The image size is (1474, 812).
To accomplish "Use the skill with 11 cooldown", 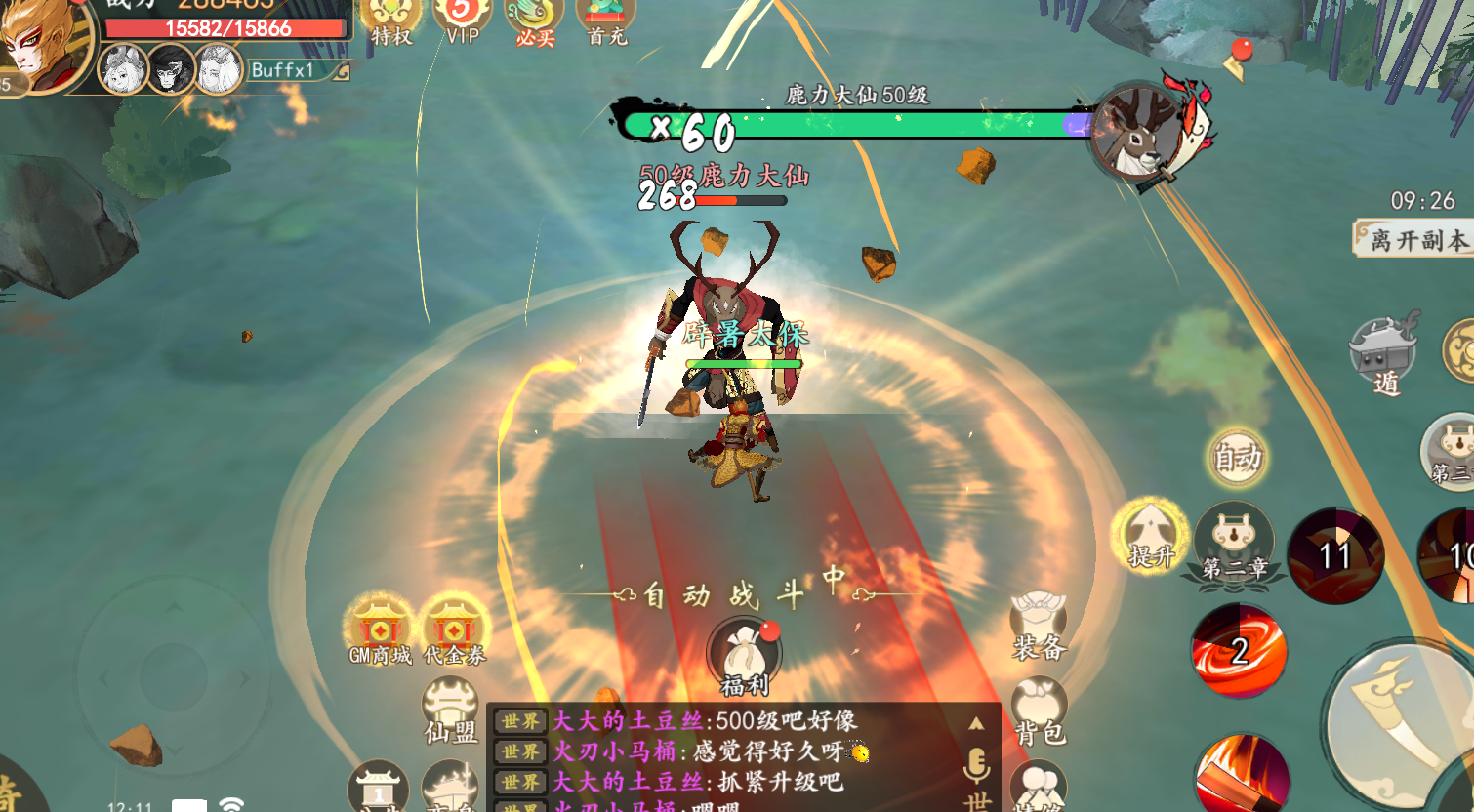I will pos(1334,555).
